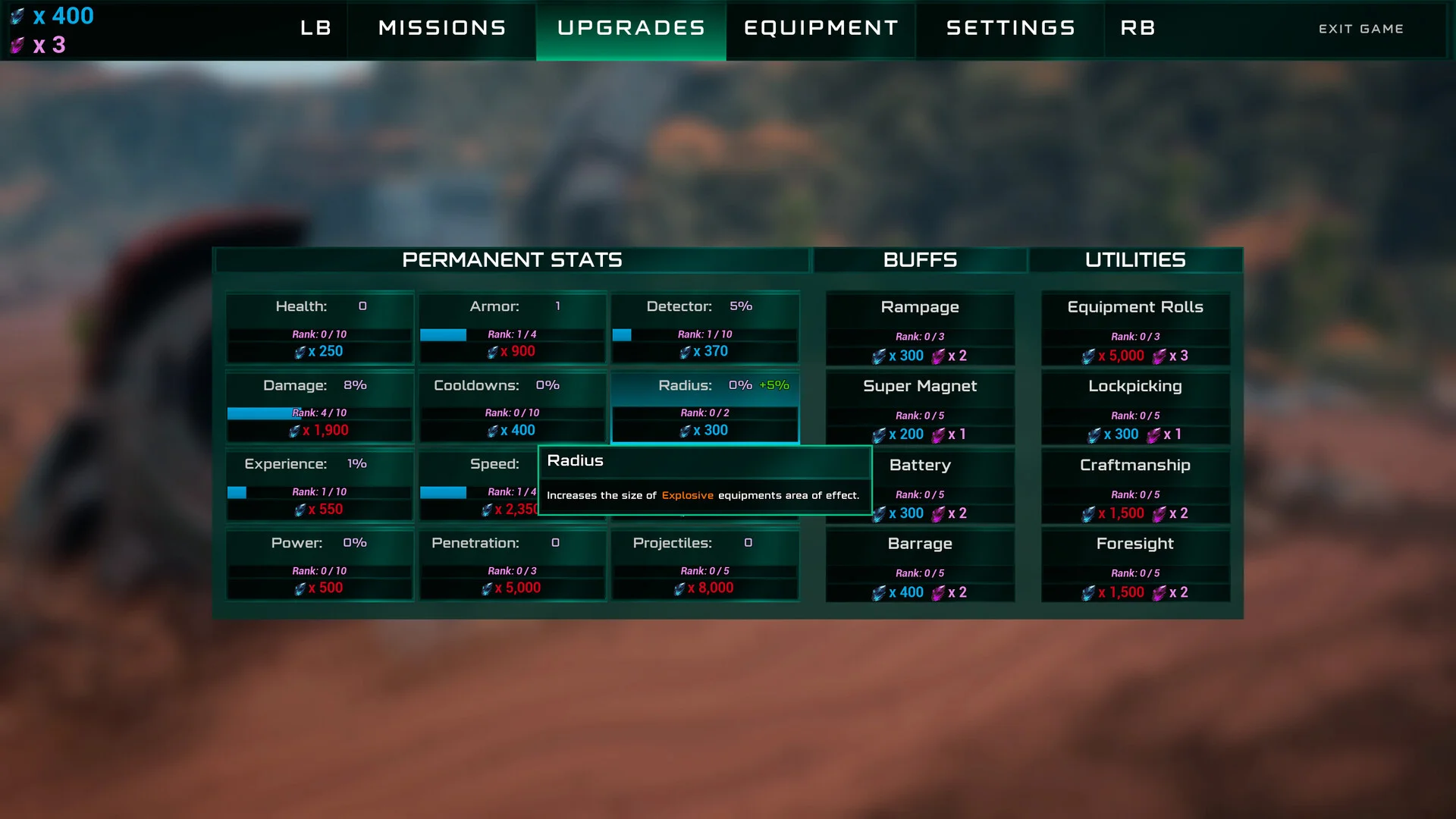Choose the Radius upgrade tile
The height and width of the screenshot is (819, 1456).
(x=704, y=407)
